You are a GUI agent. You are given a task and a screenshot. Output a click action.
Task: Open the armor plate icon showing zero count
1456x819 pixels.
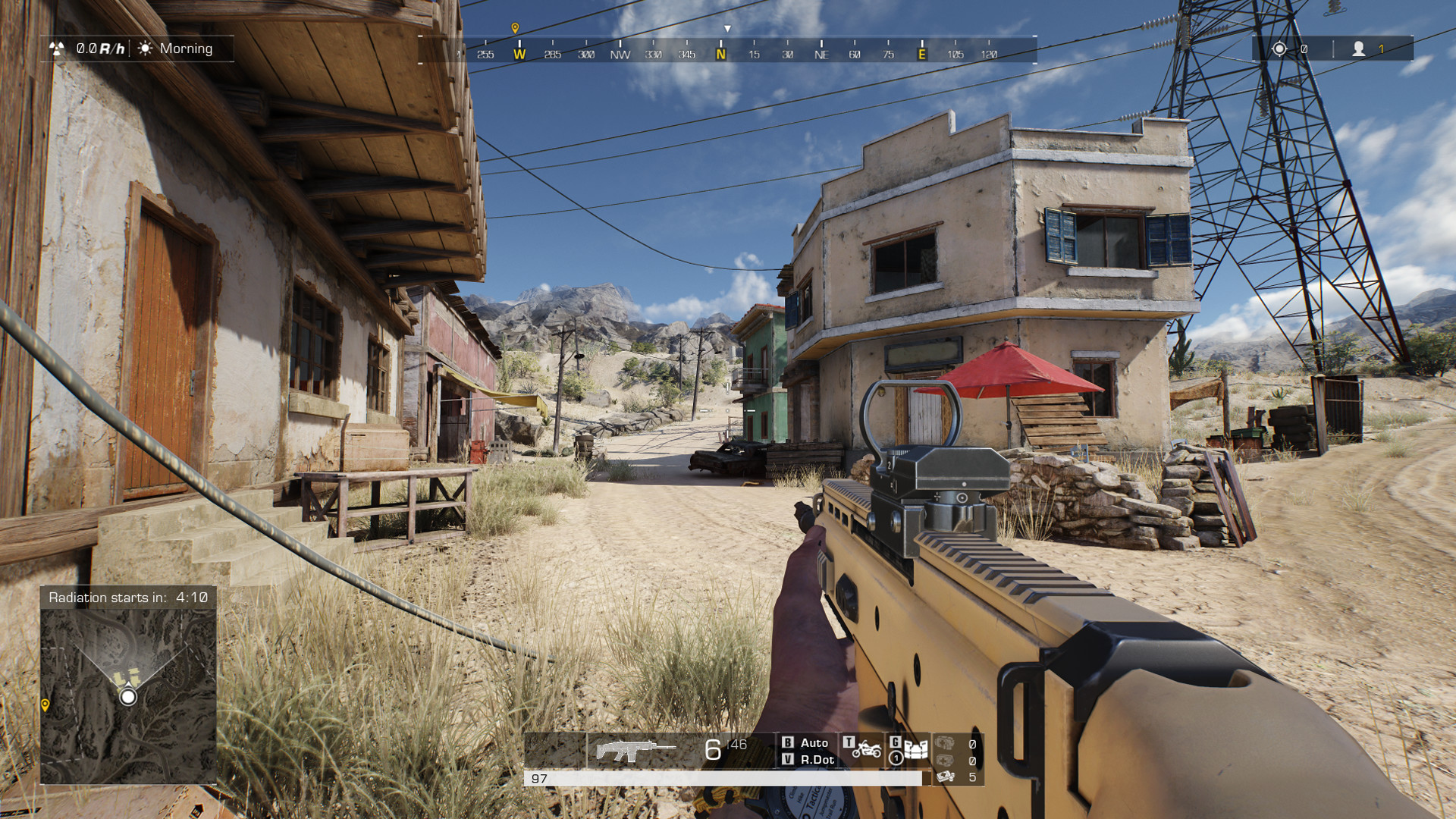944,743
